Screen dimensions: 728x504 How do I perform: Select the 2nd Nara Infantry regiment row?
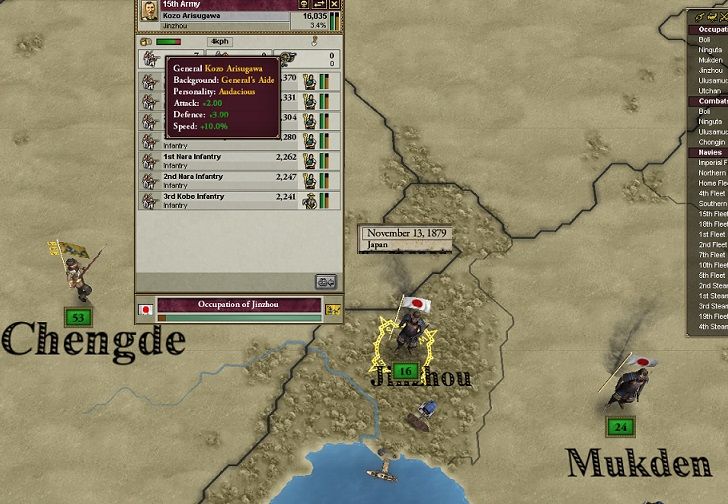(x=240, y=180)
